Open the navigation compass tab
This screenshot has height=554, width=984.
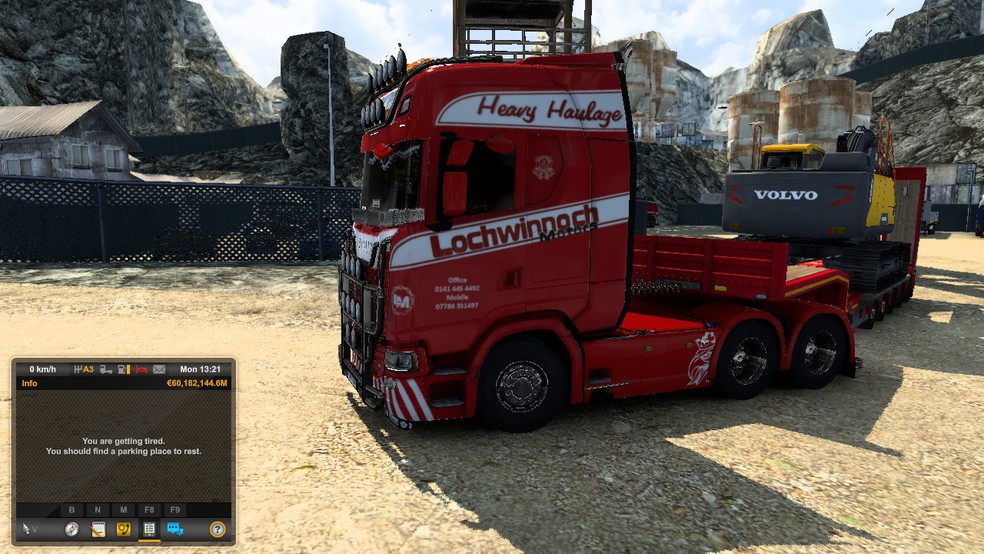[x=72, y=529]
